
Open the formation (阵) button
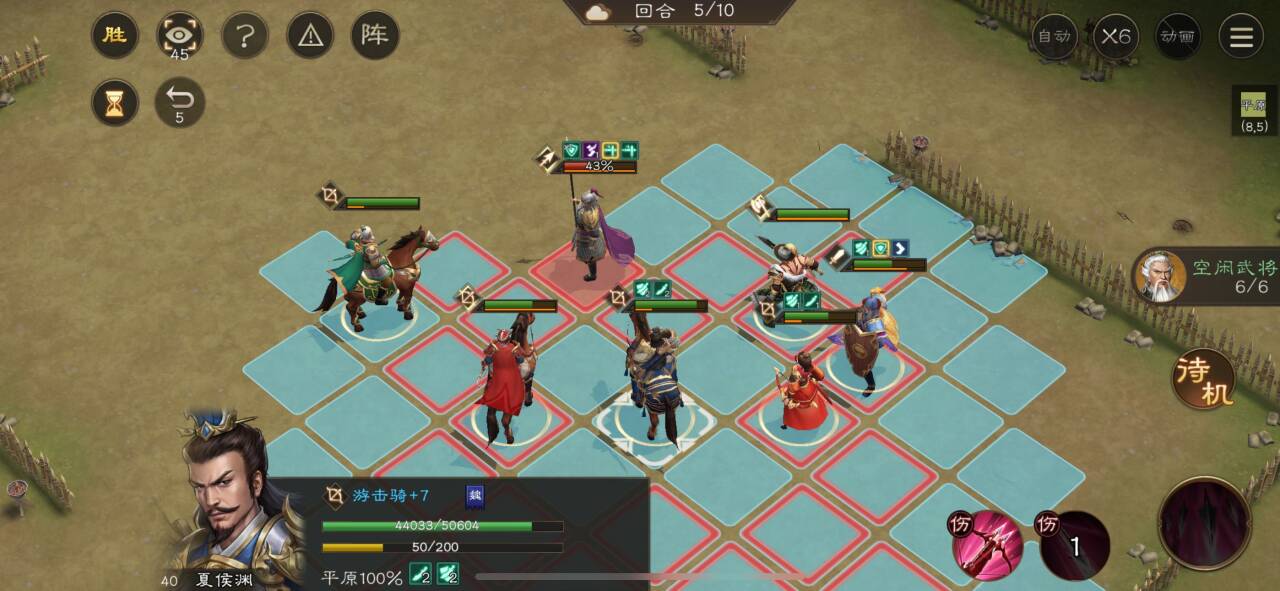[x=375, y=36]
